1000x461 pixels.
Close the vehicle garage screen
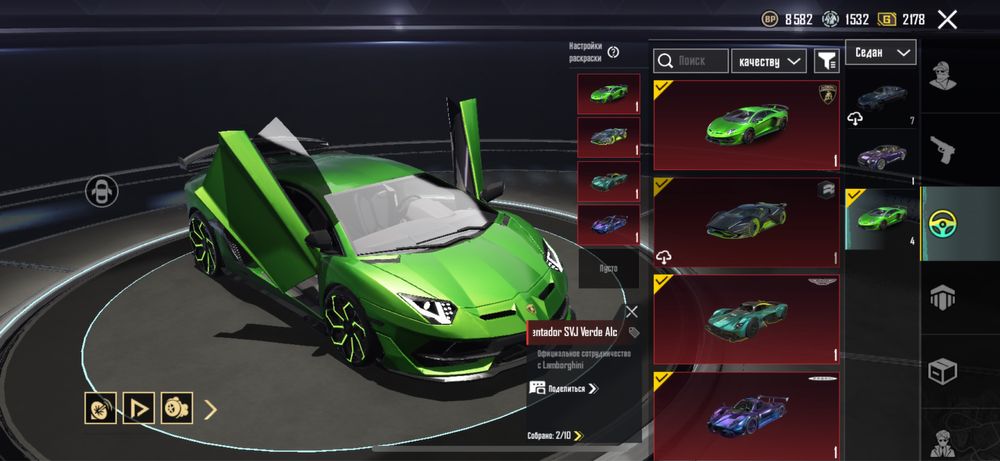[947, 19]
